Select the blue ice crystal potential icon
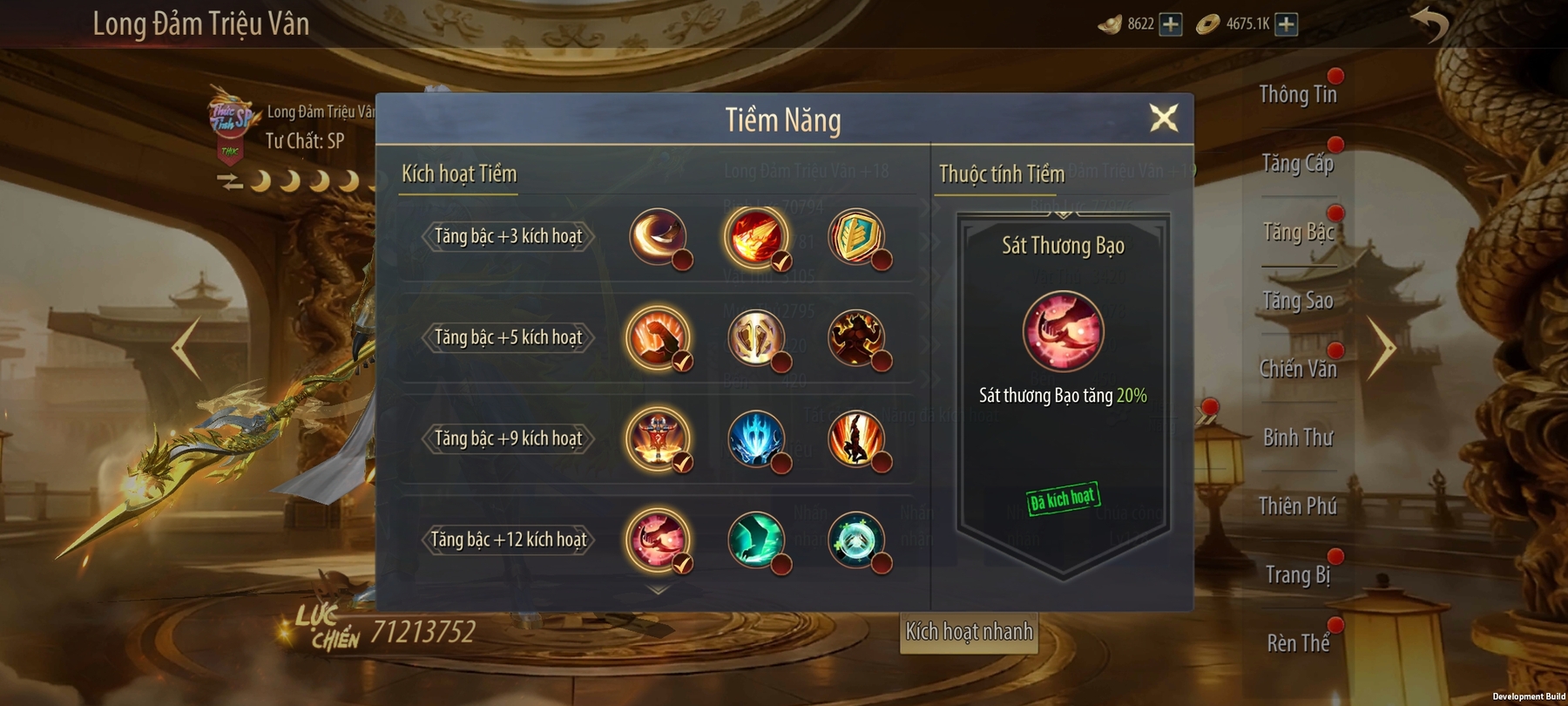1568x706 pixels. click(755, 438)
